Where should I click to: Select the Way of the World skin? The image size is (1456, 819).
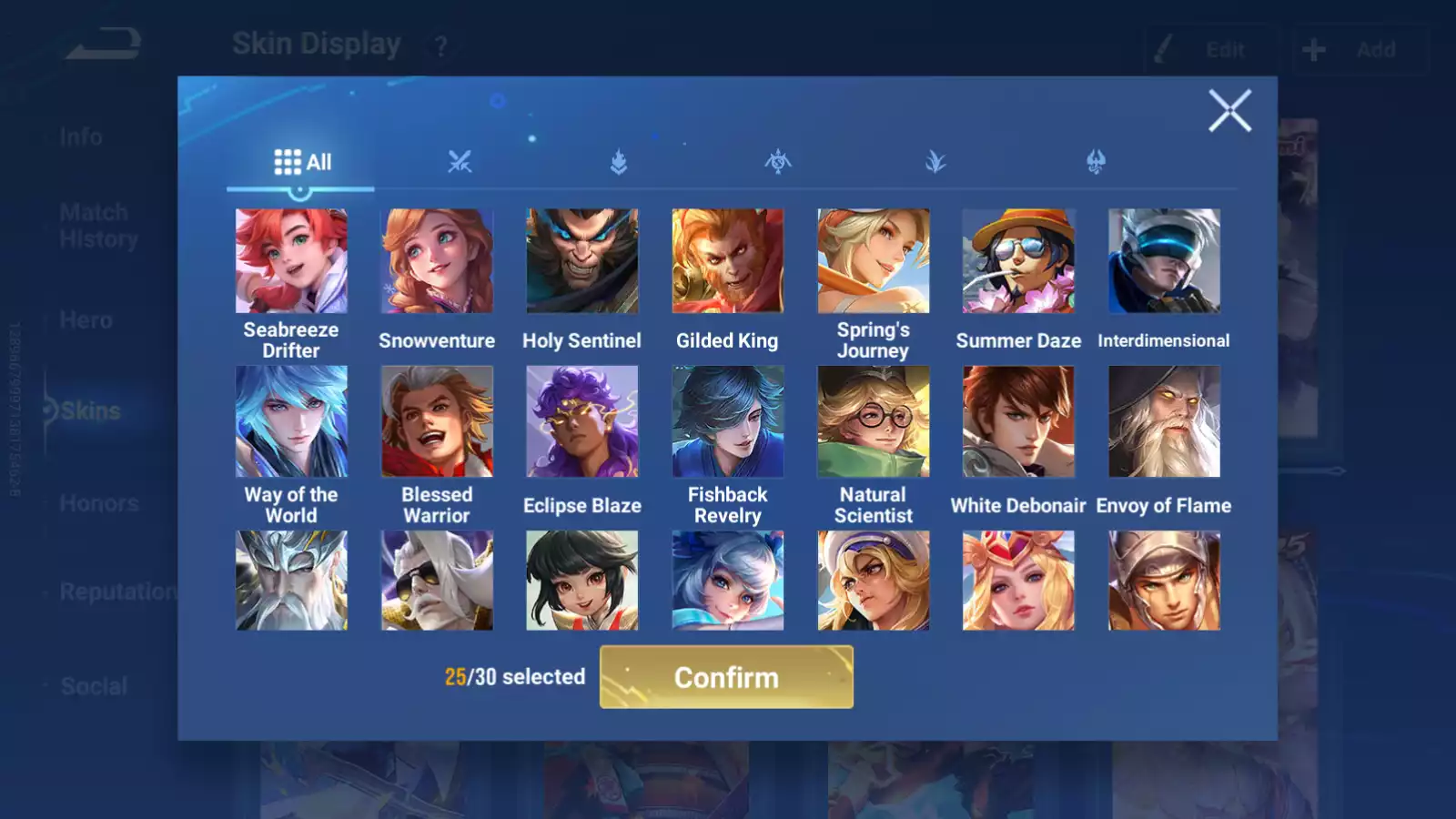pyautogui.click(x=291, y=421)
